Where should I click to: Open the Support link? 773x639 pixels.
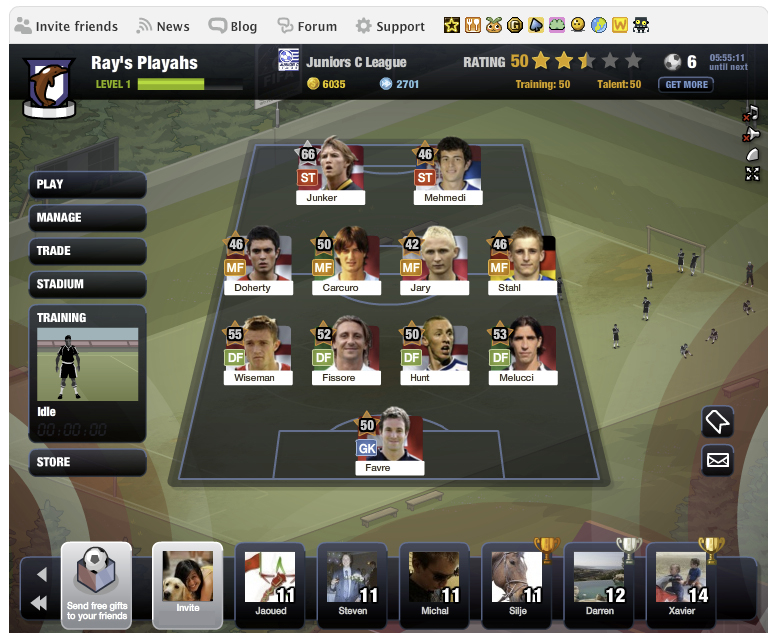pos(391,26)
